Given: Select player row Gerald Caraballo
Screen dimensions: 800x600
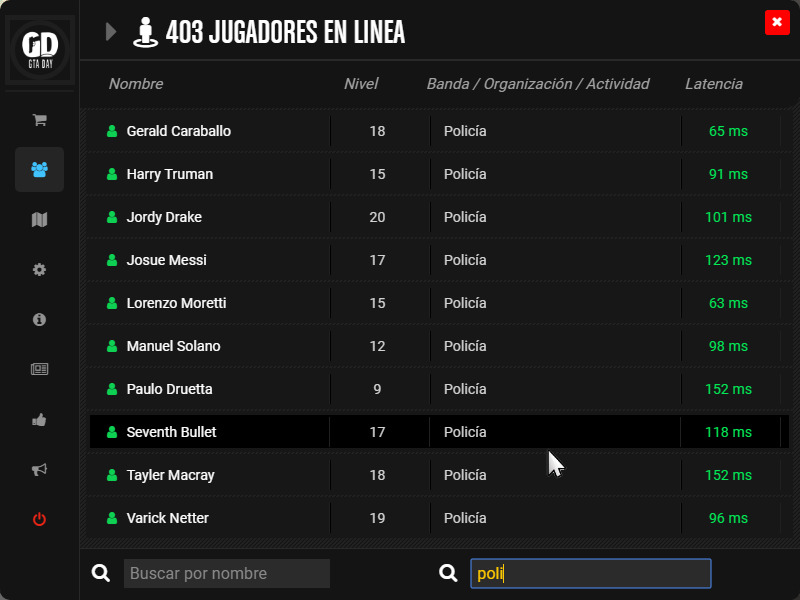Looking at the screenshot, I should coord(178,131).
